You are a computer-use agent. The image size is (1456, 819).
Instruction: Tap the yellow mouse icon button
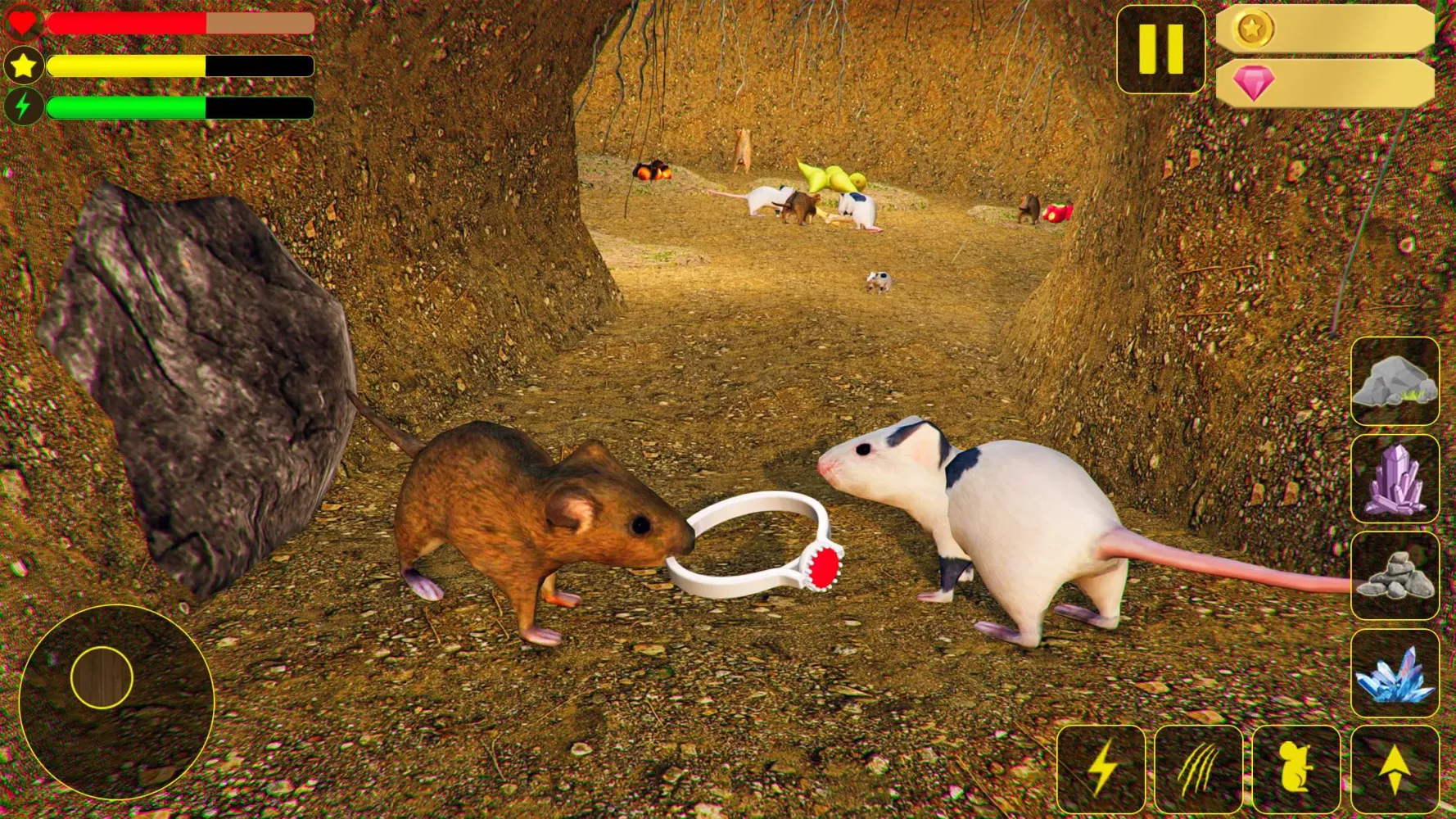click(x=1295, y=768)
